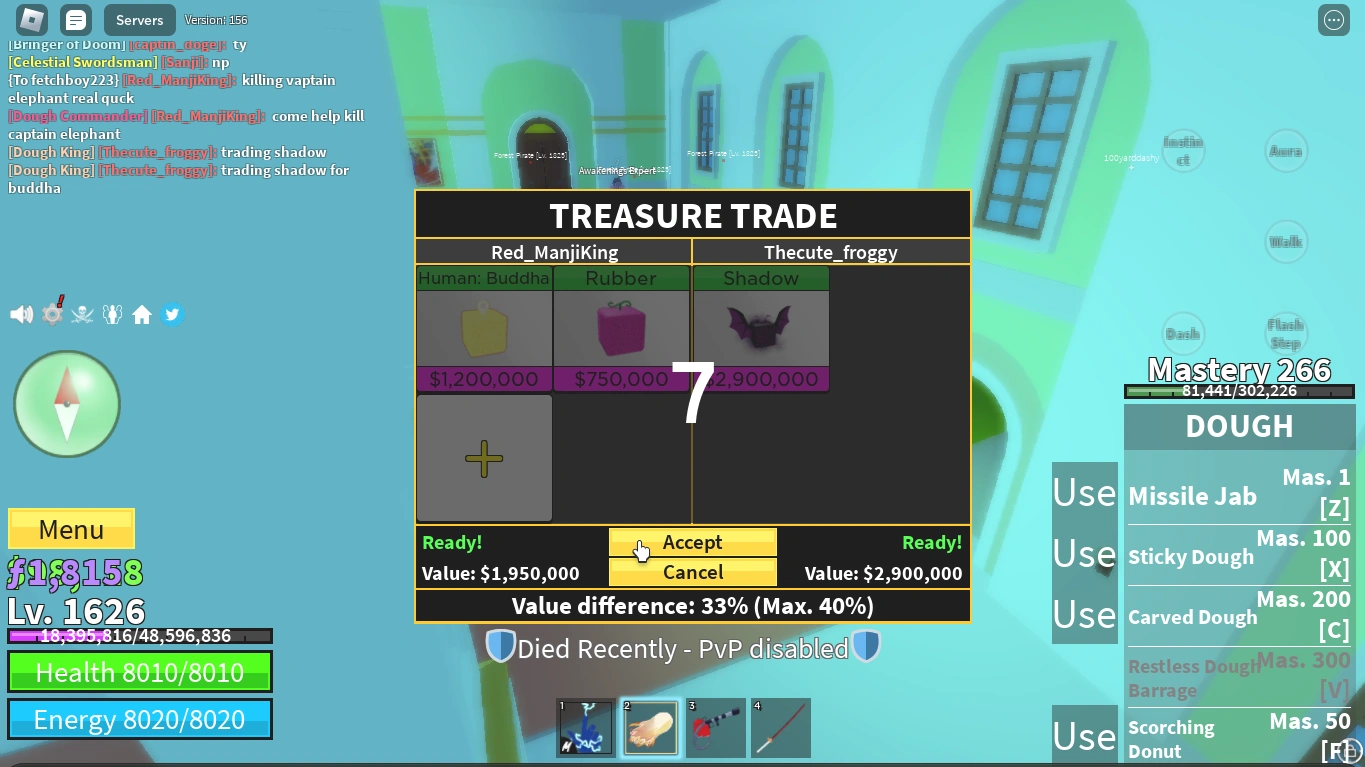Screen dimensions: 1365x767
Task: Toggle Instinct ability
Action: [x=1183, y=150]
